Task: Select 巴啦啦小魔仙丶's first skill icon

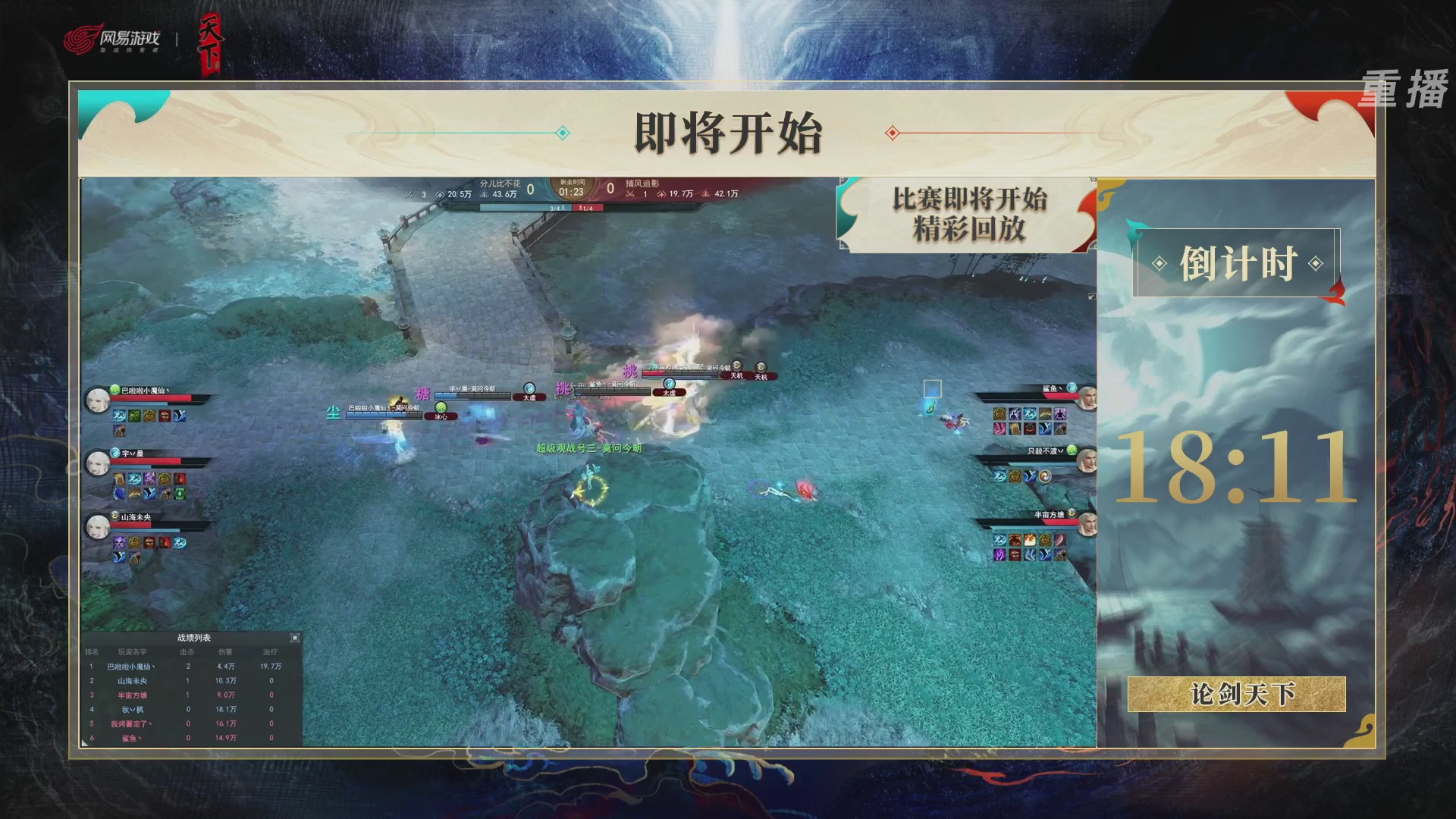Action: point(119,416)
